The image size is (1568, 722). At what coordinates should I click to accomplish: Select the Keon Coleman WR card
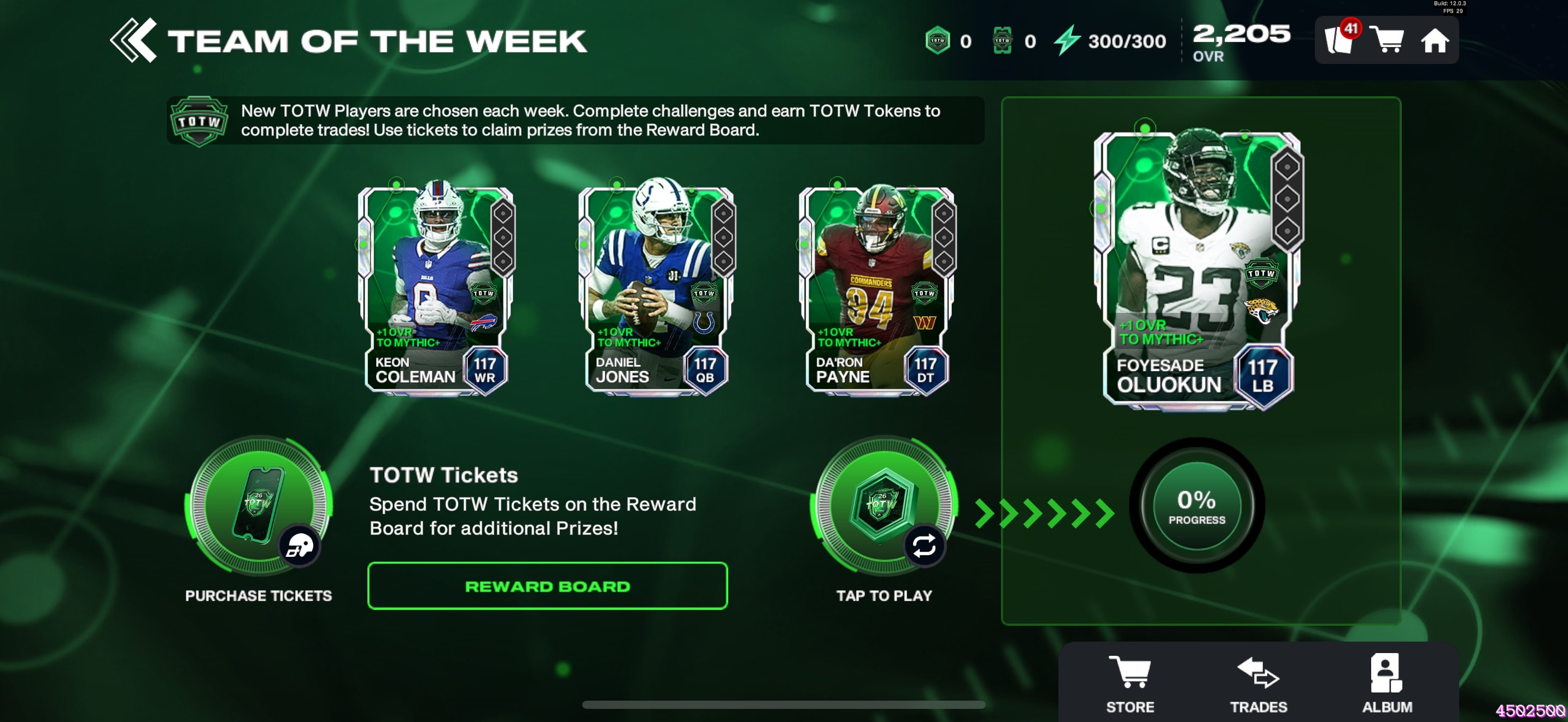click(x=436, y=289)
